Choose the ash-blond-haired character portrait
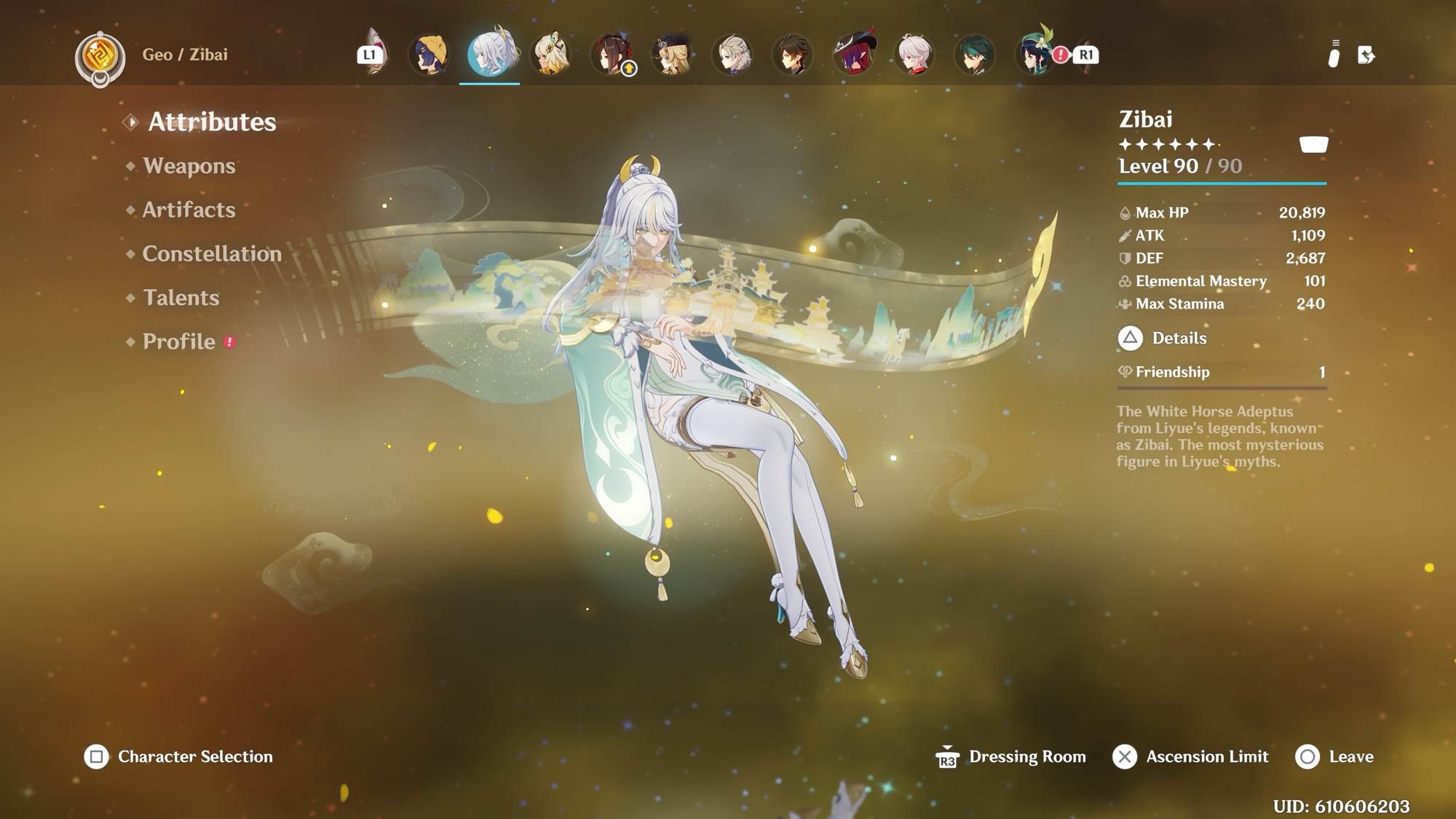1456x819 pixels. coord(732,54)
